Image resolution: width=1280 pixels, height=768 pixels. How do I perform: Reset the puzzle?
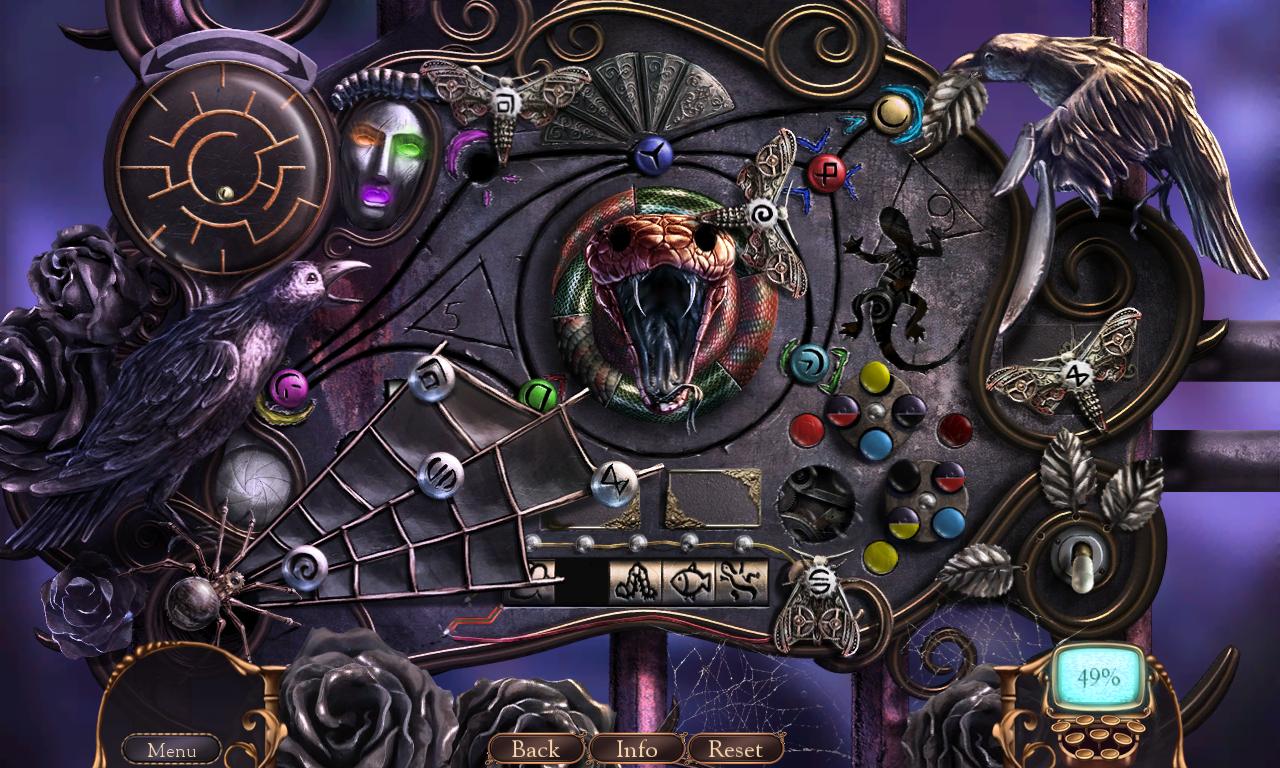point(735,749)
